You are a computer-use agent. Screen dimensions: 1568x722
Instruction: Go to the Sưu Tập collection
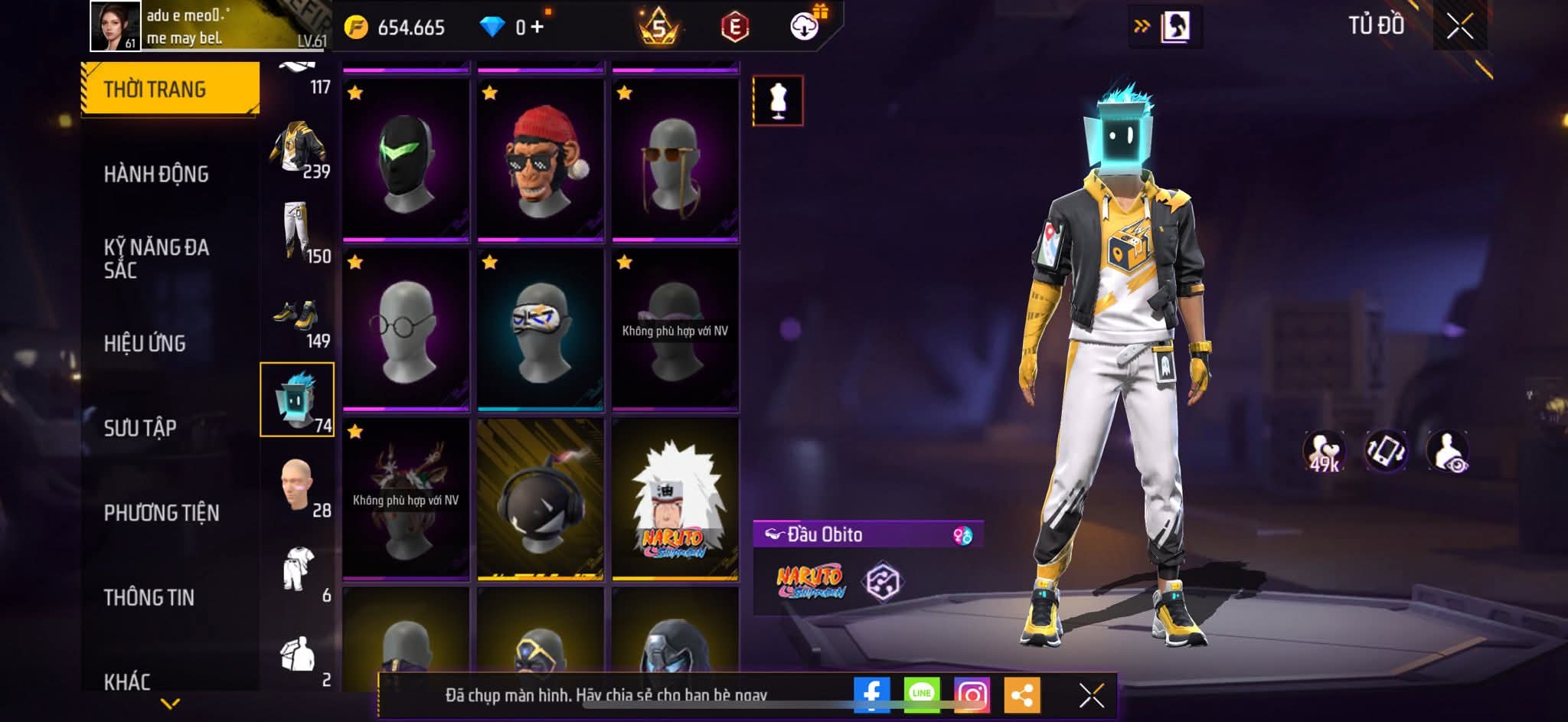pyautogui.click(x=140, y=427)
